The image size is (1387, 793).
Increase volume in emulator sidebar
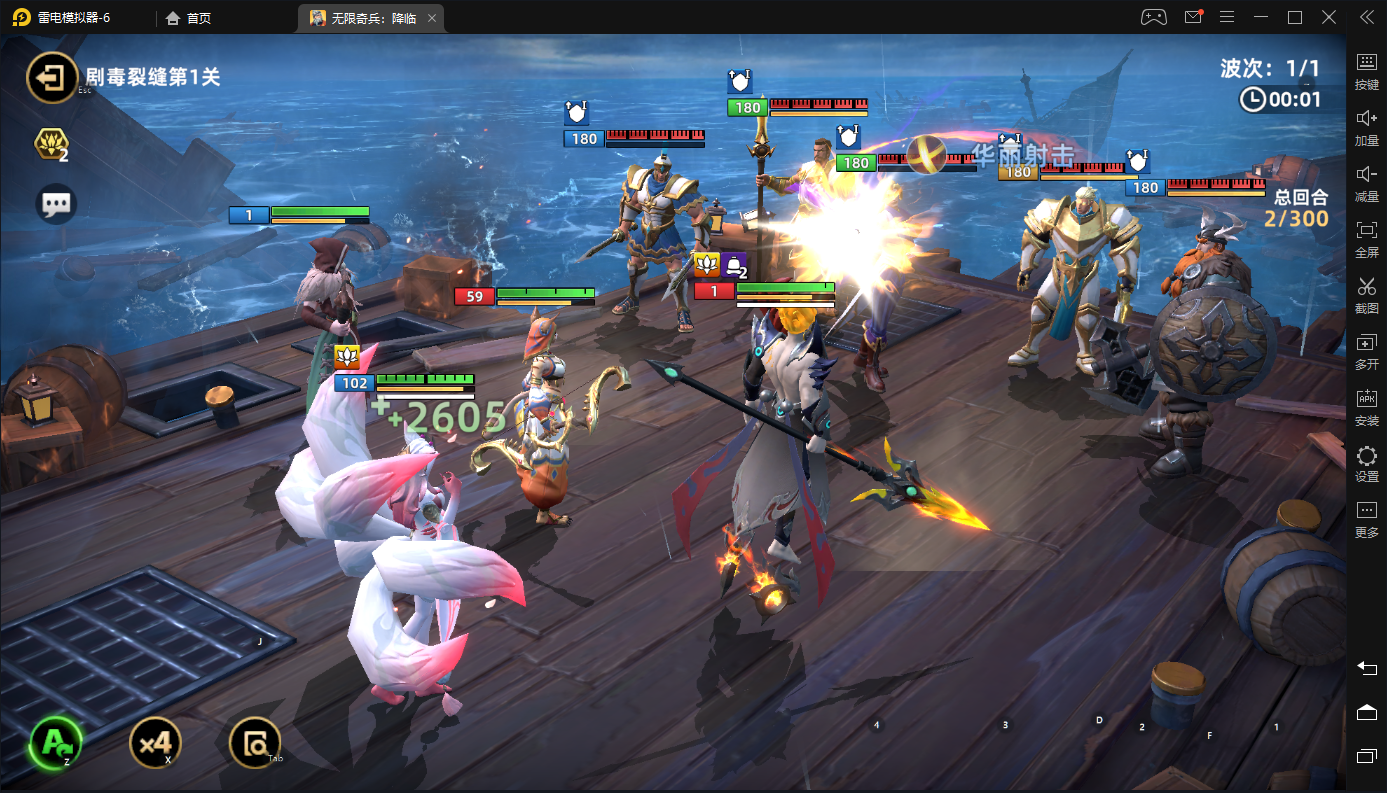coord(1366,125)
